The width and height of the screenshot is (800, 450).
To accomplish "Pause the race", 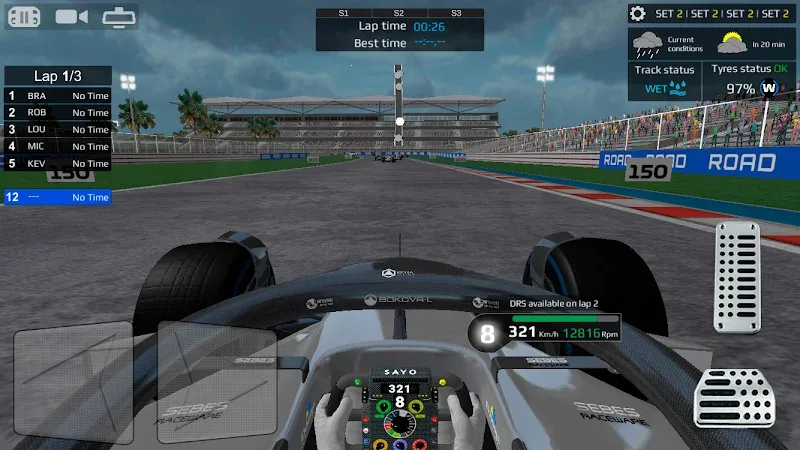I will tap(24, 16).
